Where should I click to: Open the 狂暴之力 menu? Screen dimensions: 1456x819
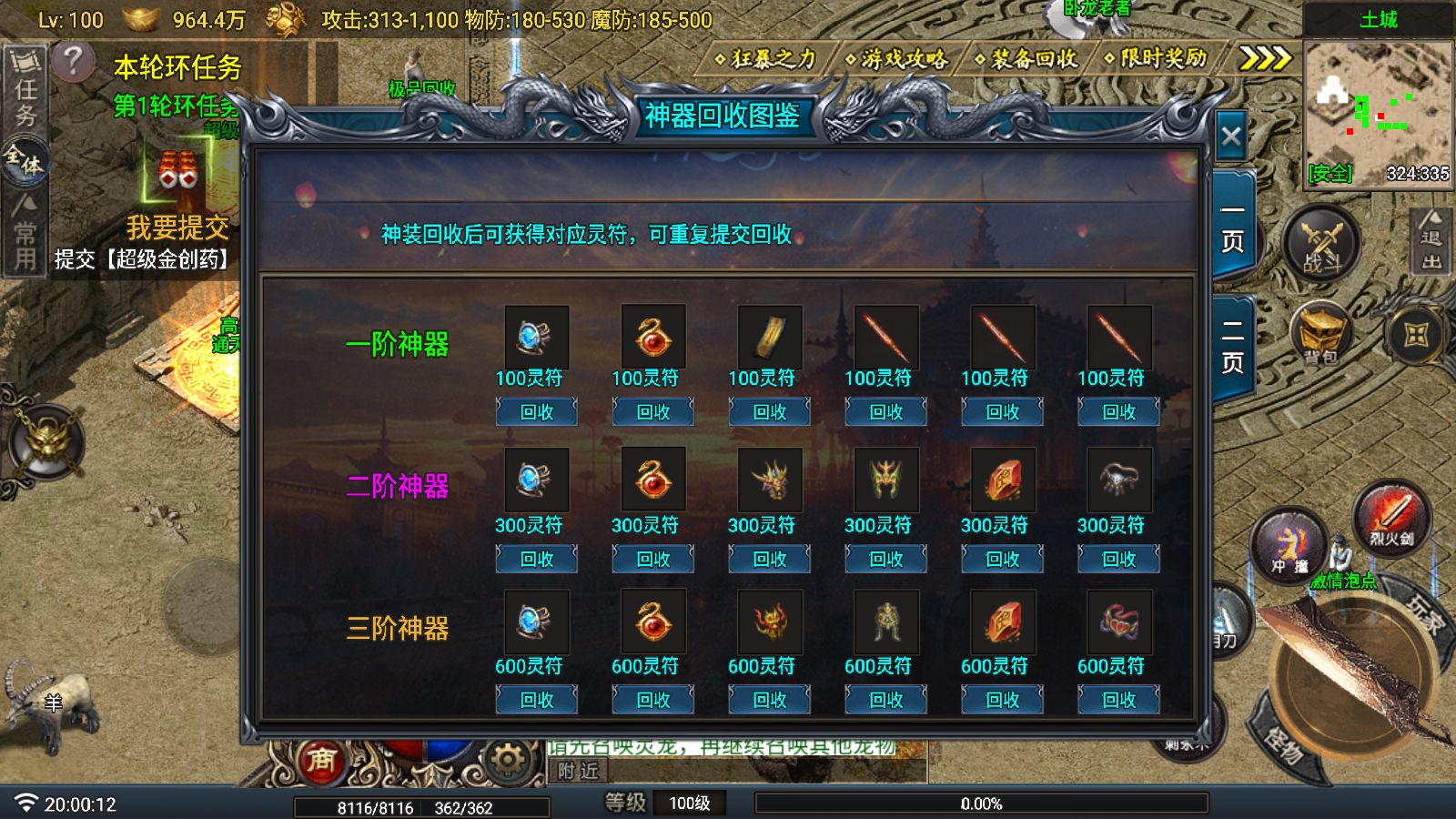[766, 59]
